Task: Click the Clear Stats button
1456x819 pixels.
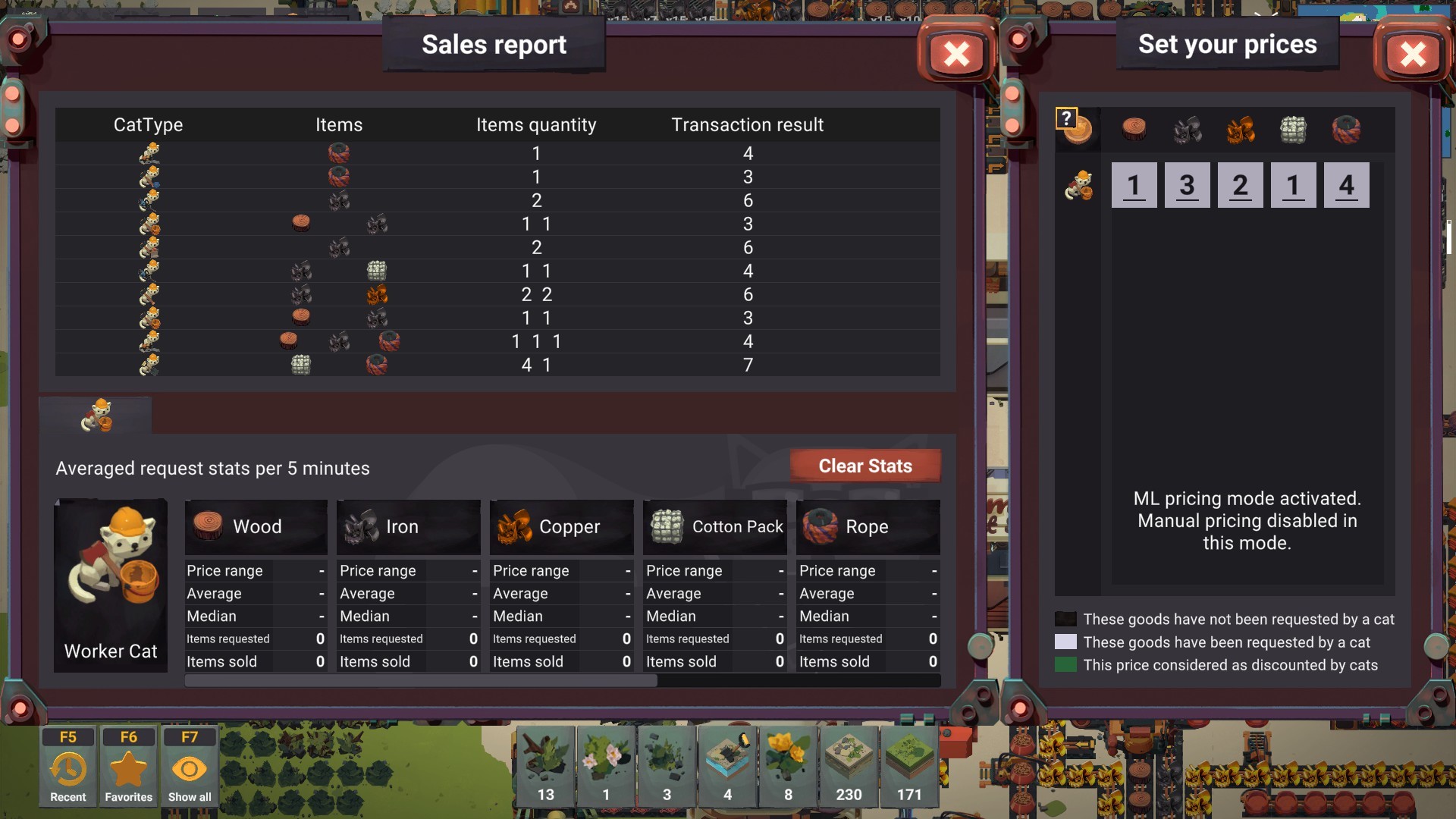Action: [865, 466]
